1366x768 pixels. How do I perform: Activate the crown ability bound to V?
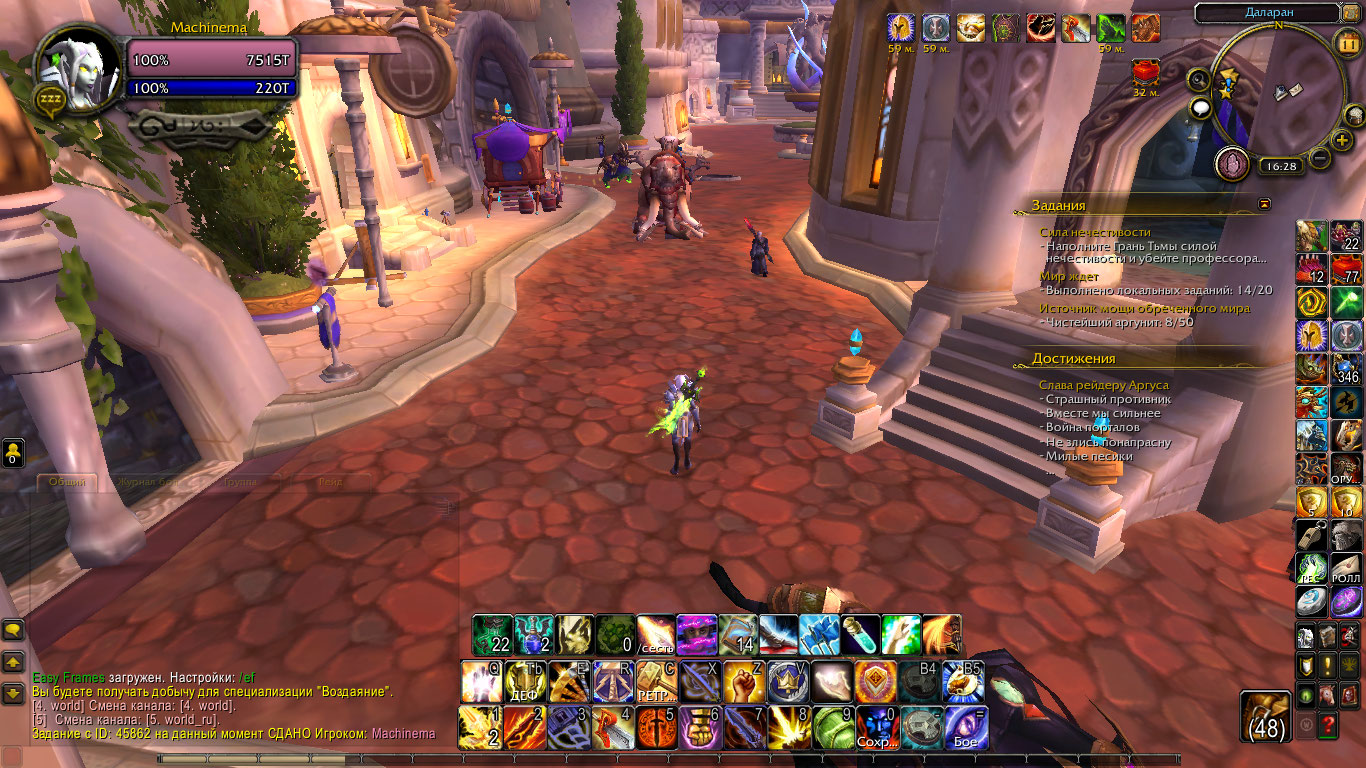[787, 682]
